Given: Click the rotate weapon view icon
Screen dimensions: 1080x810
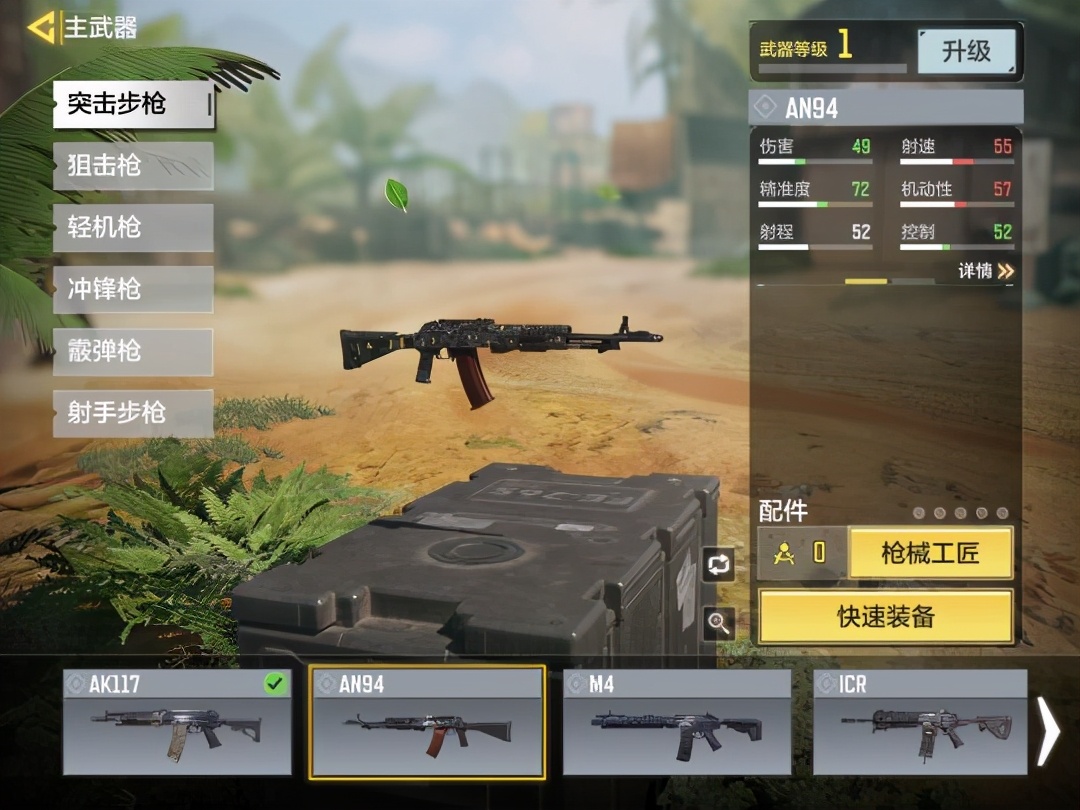Looking at the screenshot, I should (718, 564).
